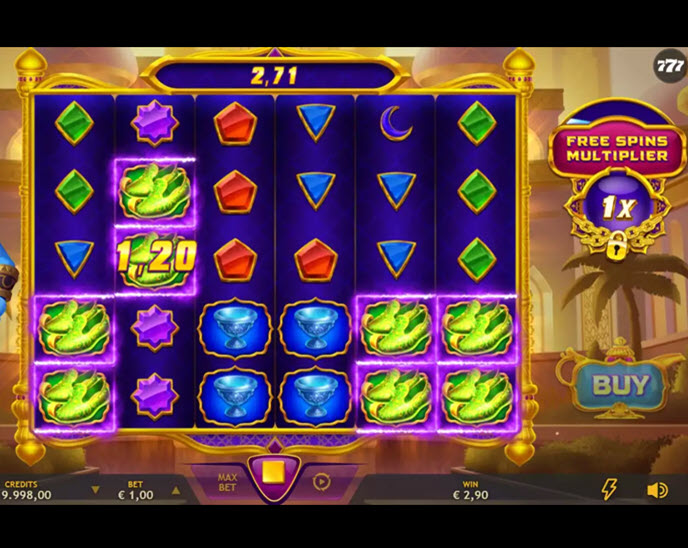688x548 pixels.
Task: Increase the bet with the up arrow
Action: 176,490
